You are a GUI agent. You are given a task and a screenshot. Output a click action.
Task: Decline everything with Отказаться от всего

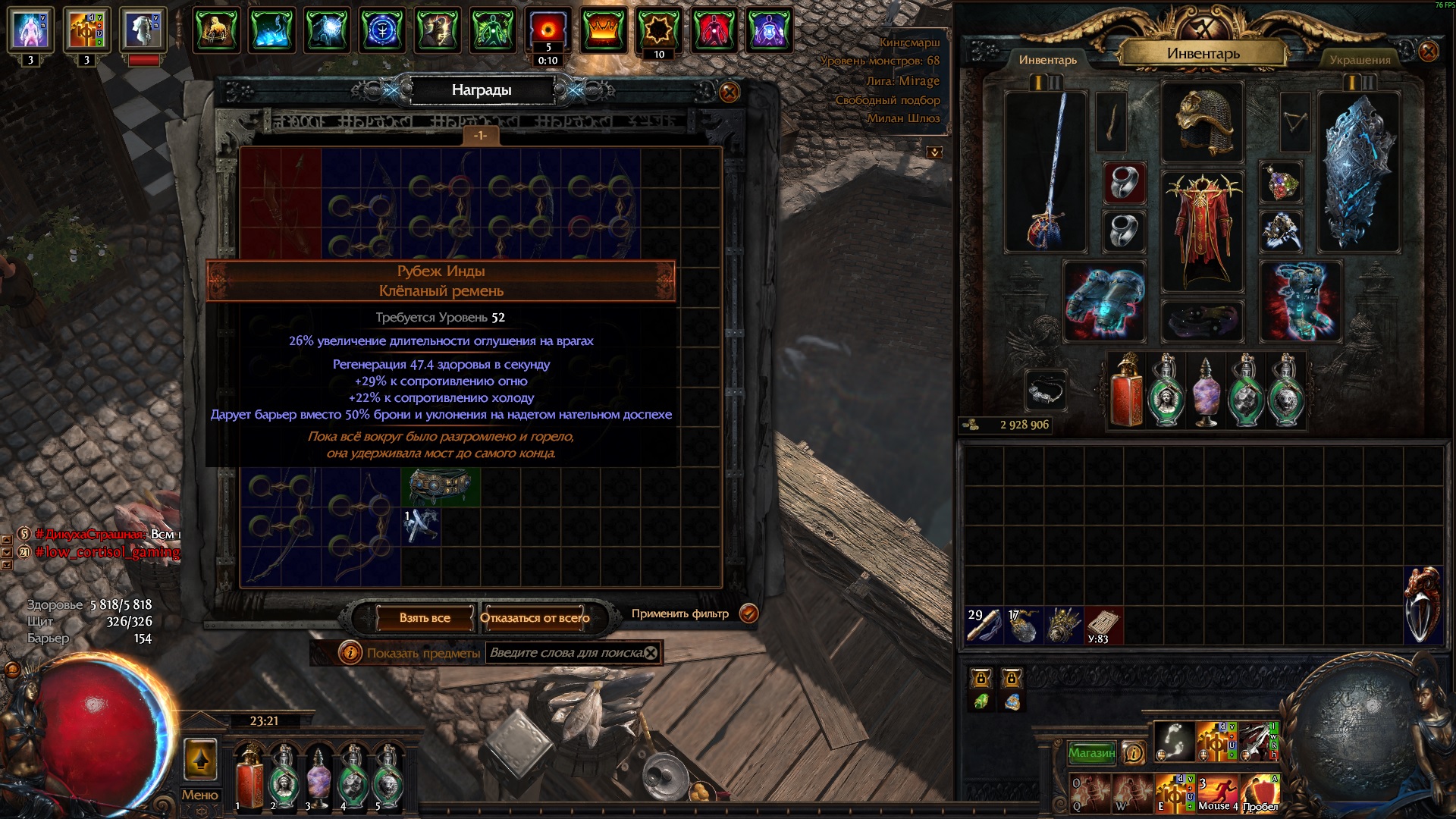(x=535, y=618)
